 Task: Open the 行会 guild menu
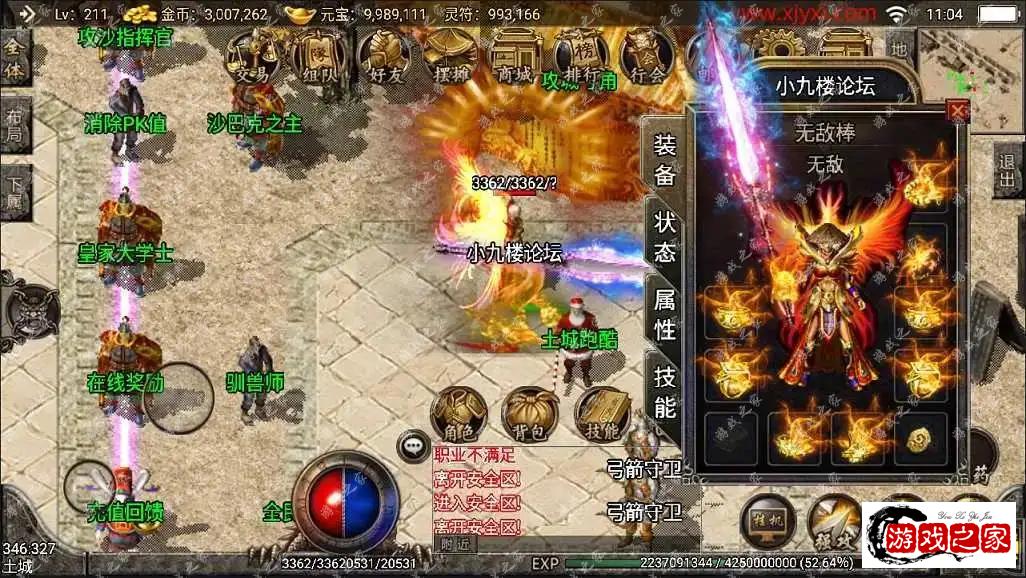pos(648,55)
